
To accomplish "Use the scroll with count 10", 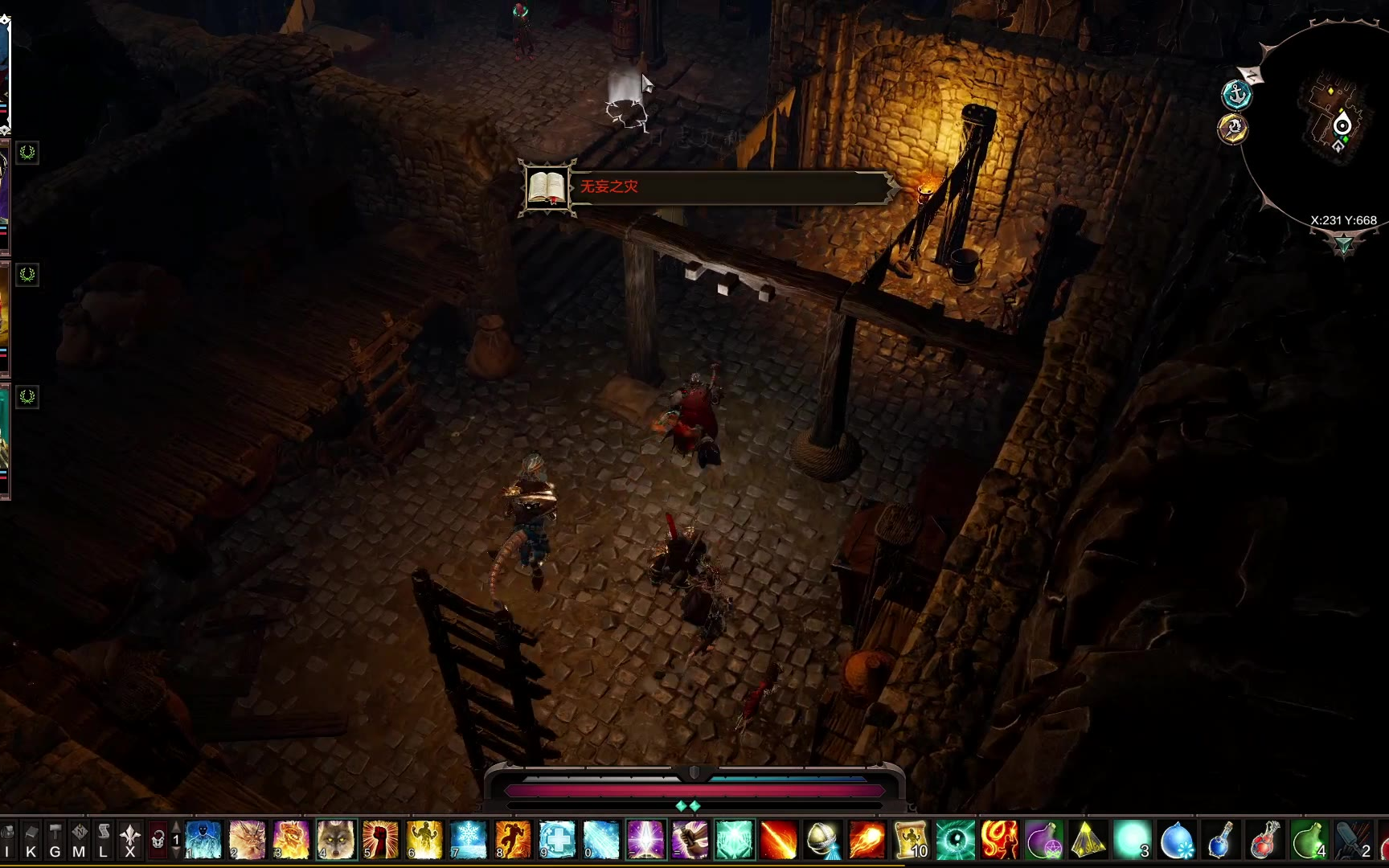I will tap(912, 840).
